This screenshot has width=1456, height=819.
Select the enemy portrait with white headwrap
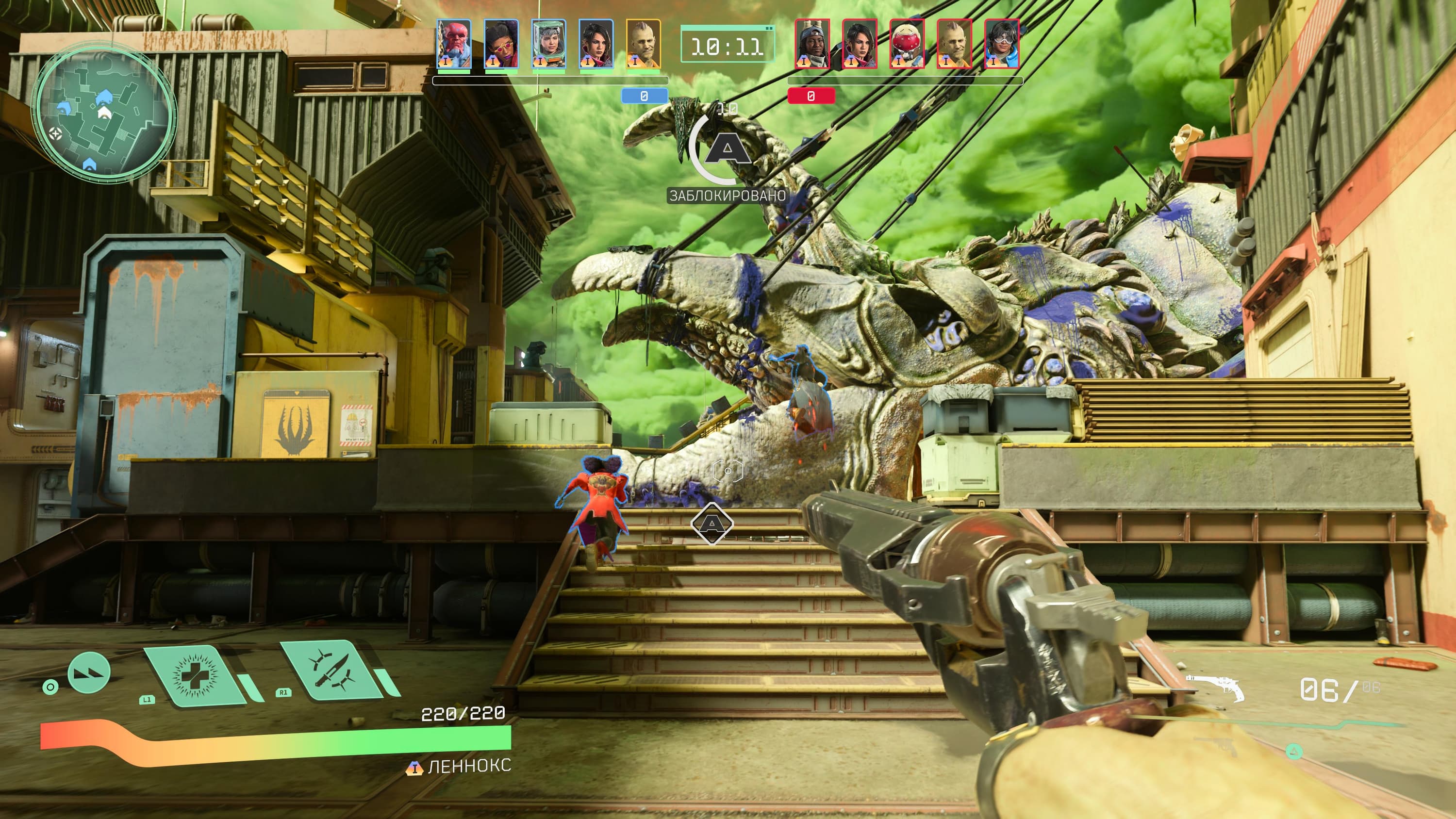point(812,44)
